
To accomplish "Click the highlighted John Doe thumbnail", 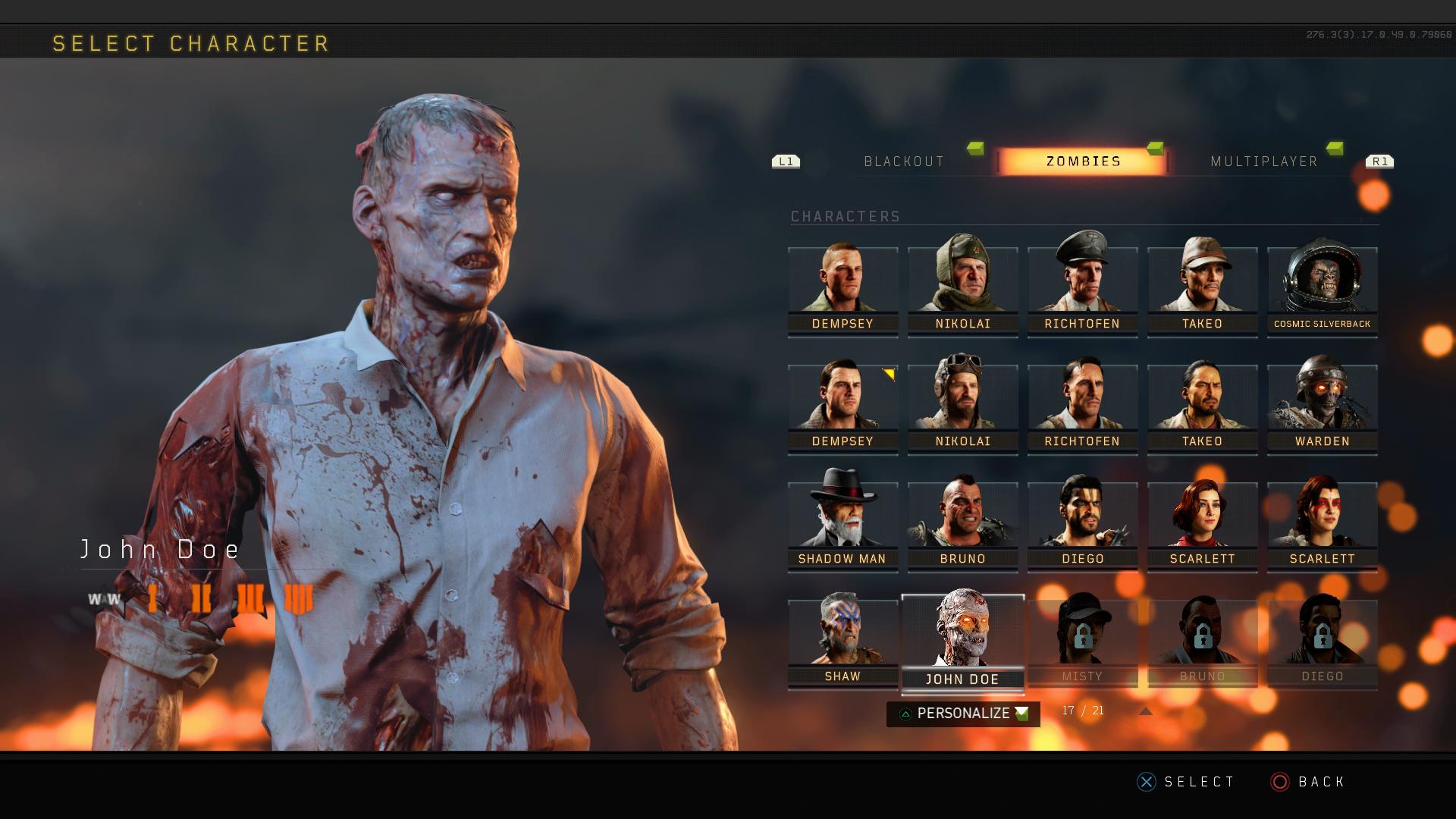I will click(963, 641).
